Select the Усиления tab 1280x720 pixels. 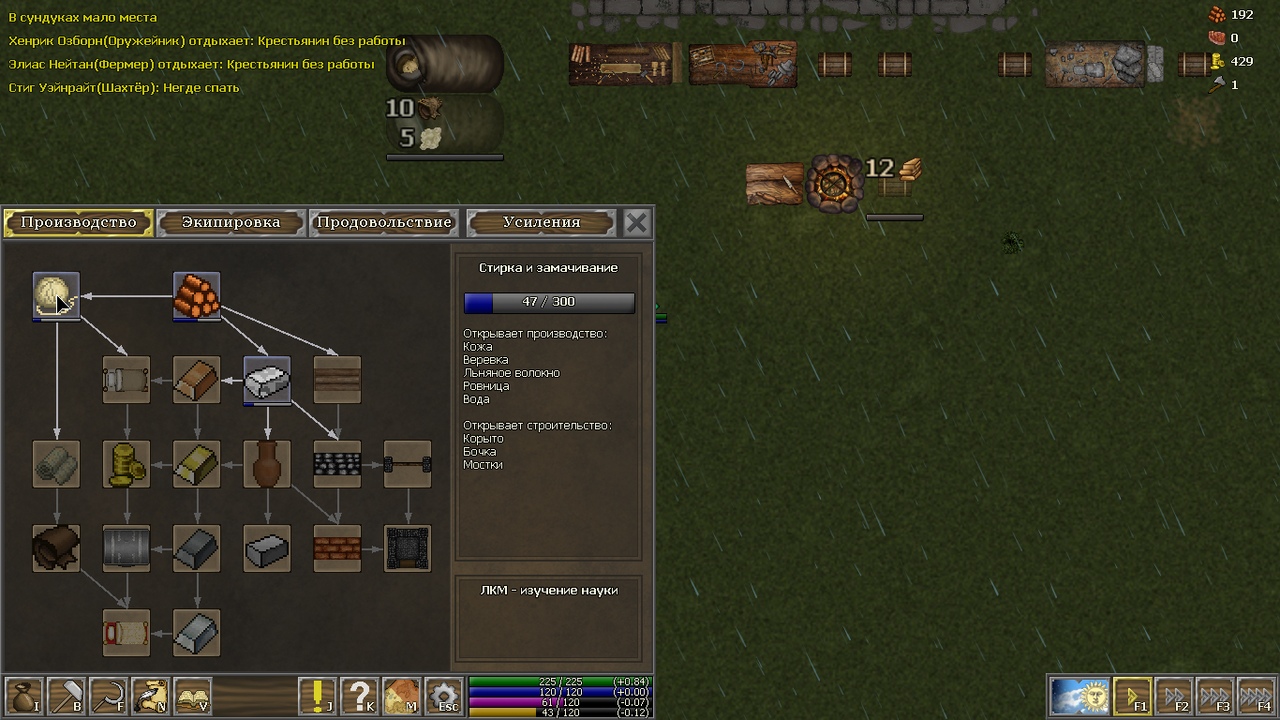[x=541, y=222]
